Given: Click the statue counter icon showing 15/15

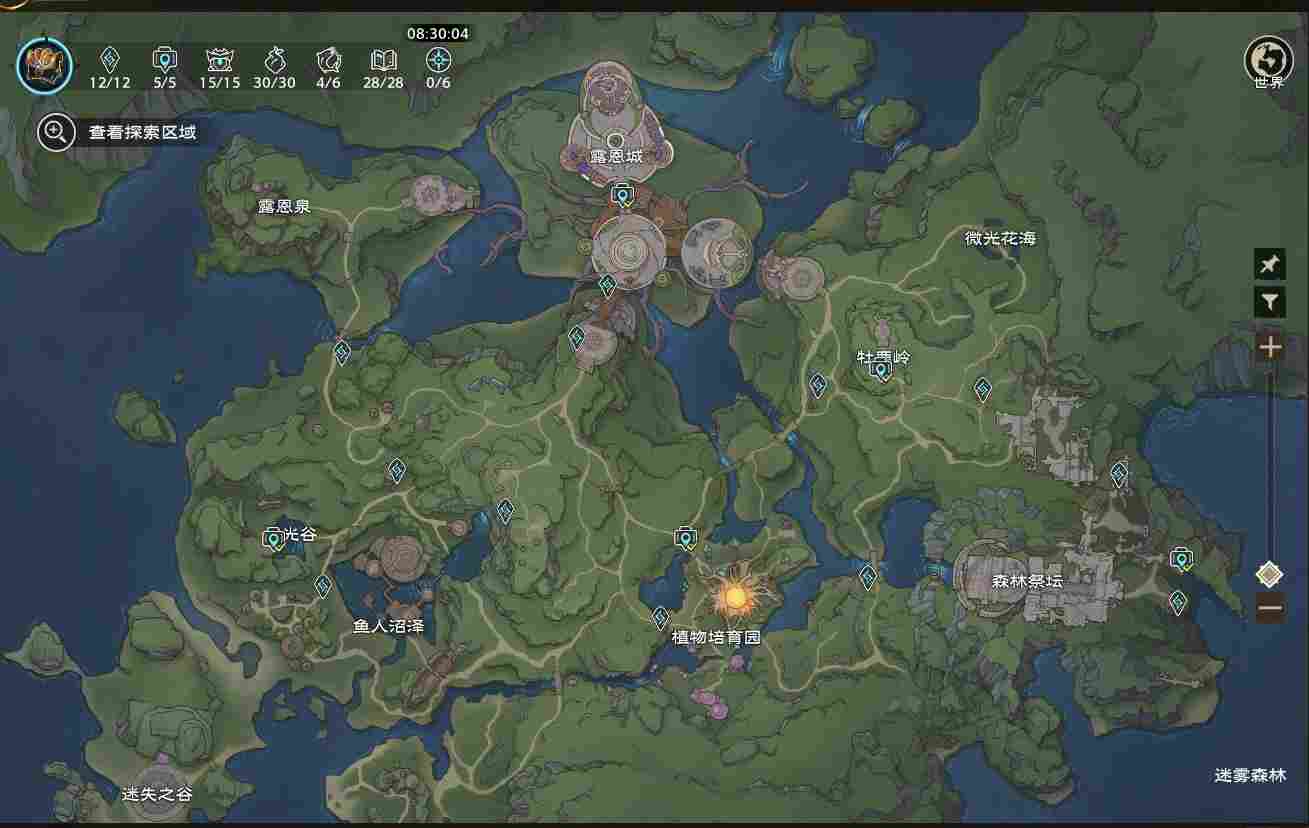Looking at the screenshot, I should pyautogui.click(x=220, y=58).
